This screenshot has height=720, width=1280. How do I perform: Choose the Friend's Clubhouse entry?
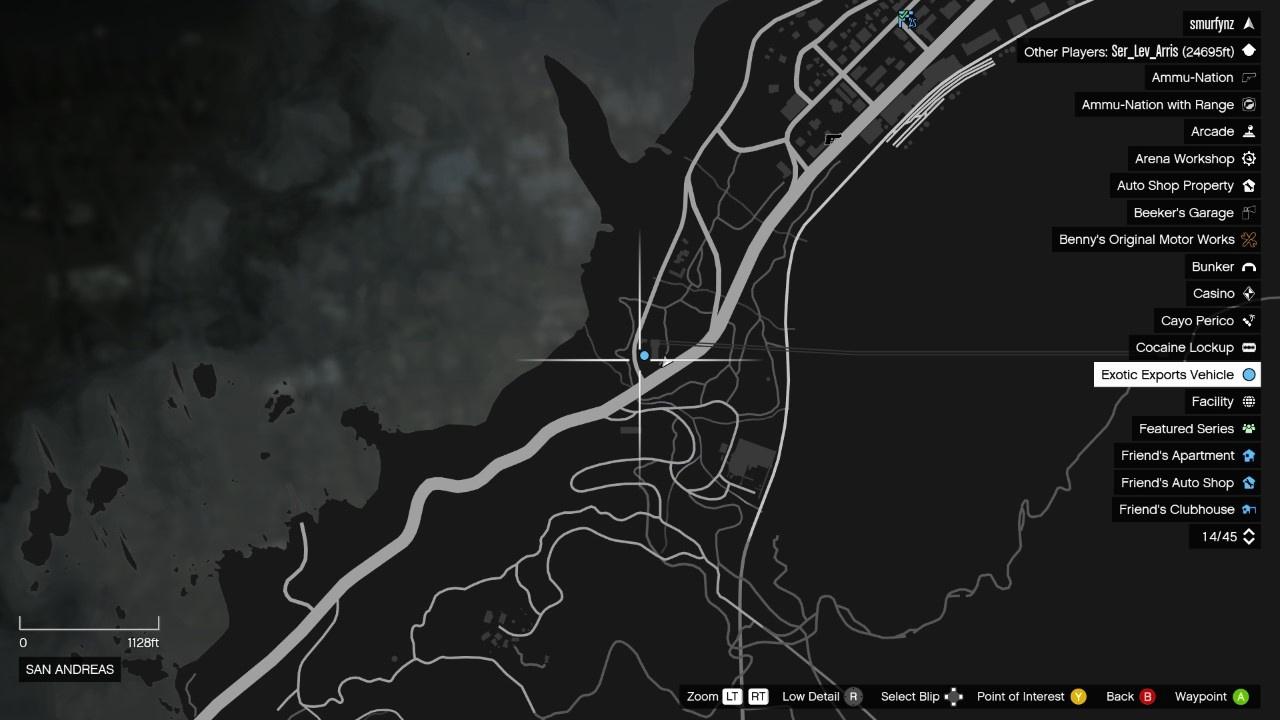point(1186,510)
